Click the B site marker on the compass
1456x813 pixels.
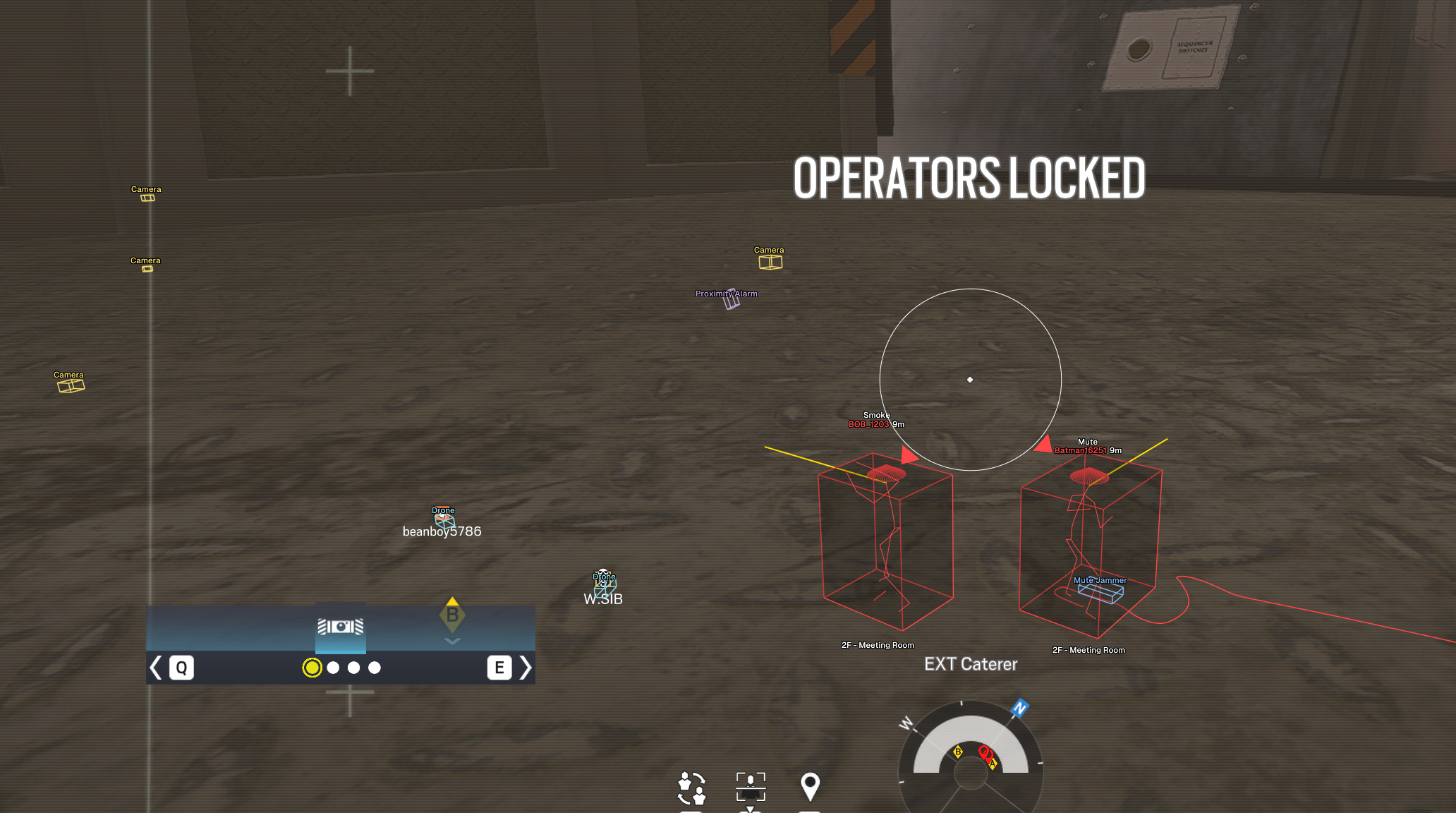tap(958, 752)
